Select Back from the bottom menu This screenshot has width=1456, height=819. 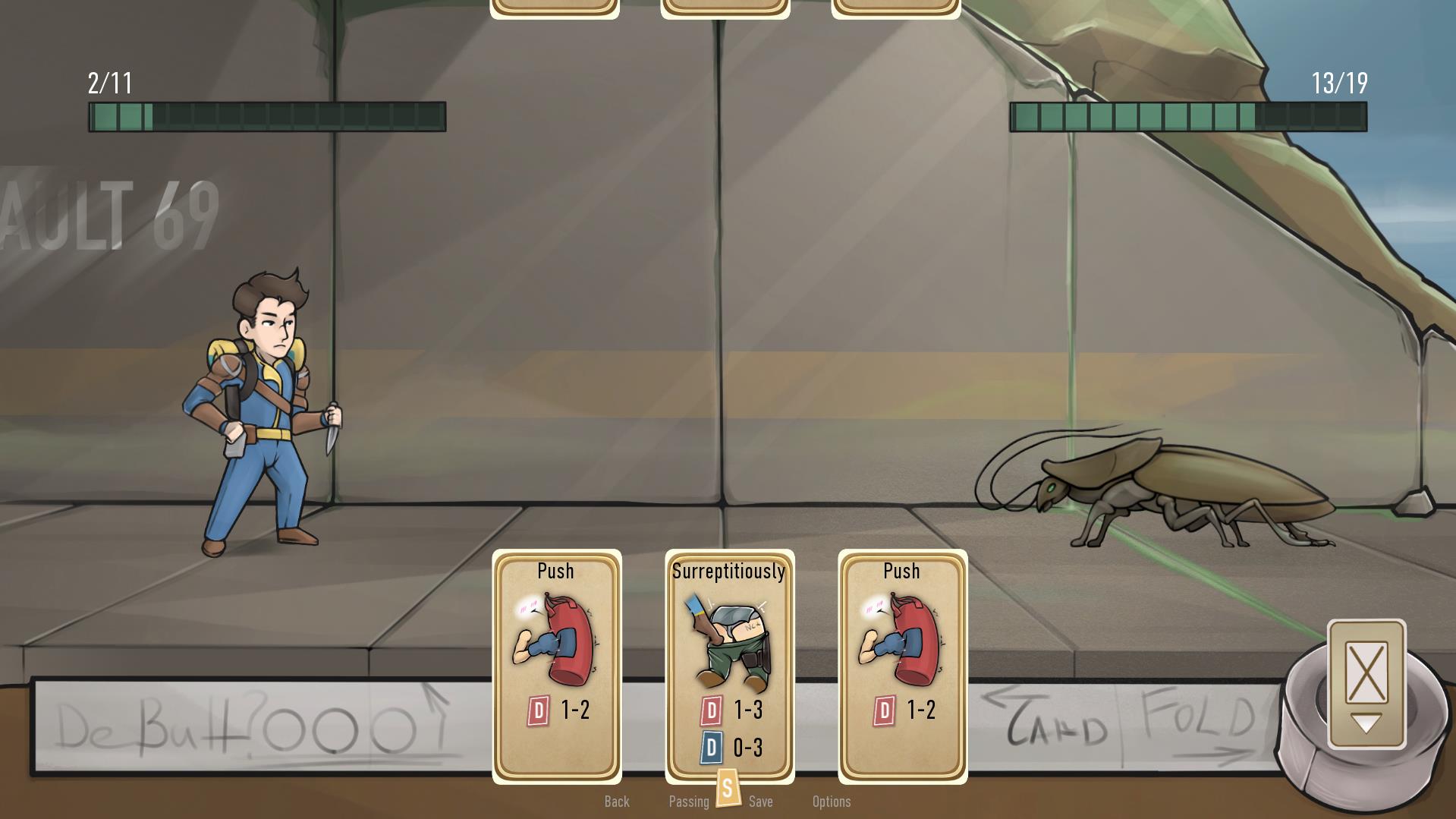point(617,801)
